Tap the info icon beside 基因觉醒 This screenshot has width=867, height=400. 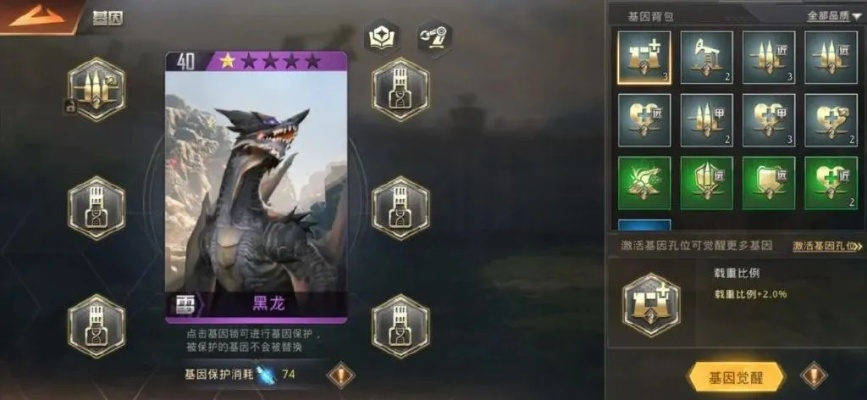click(814, 376)
